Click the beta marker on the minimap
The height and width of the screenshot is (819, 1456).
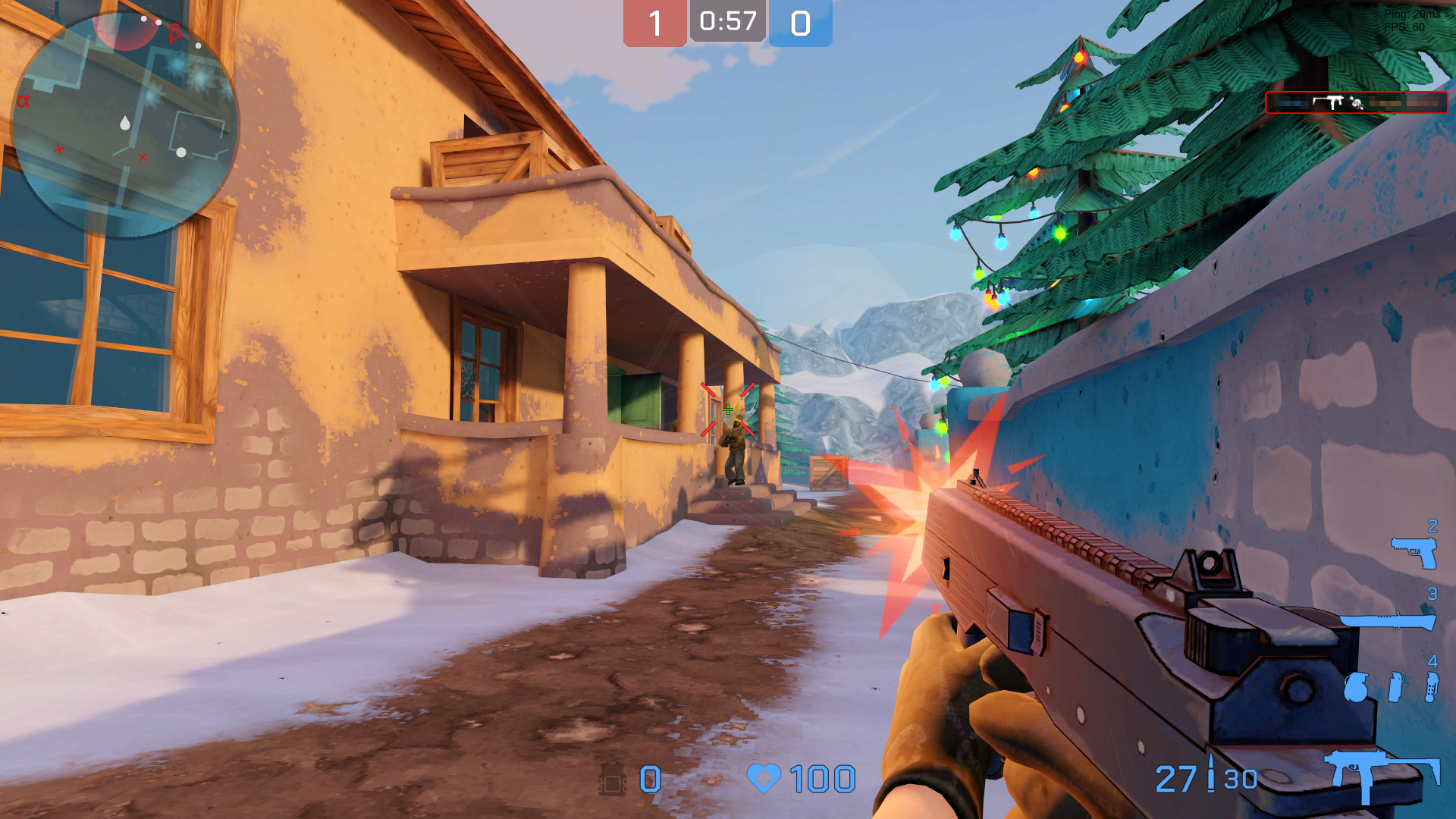[x=175, y=31]
